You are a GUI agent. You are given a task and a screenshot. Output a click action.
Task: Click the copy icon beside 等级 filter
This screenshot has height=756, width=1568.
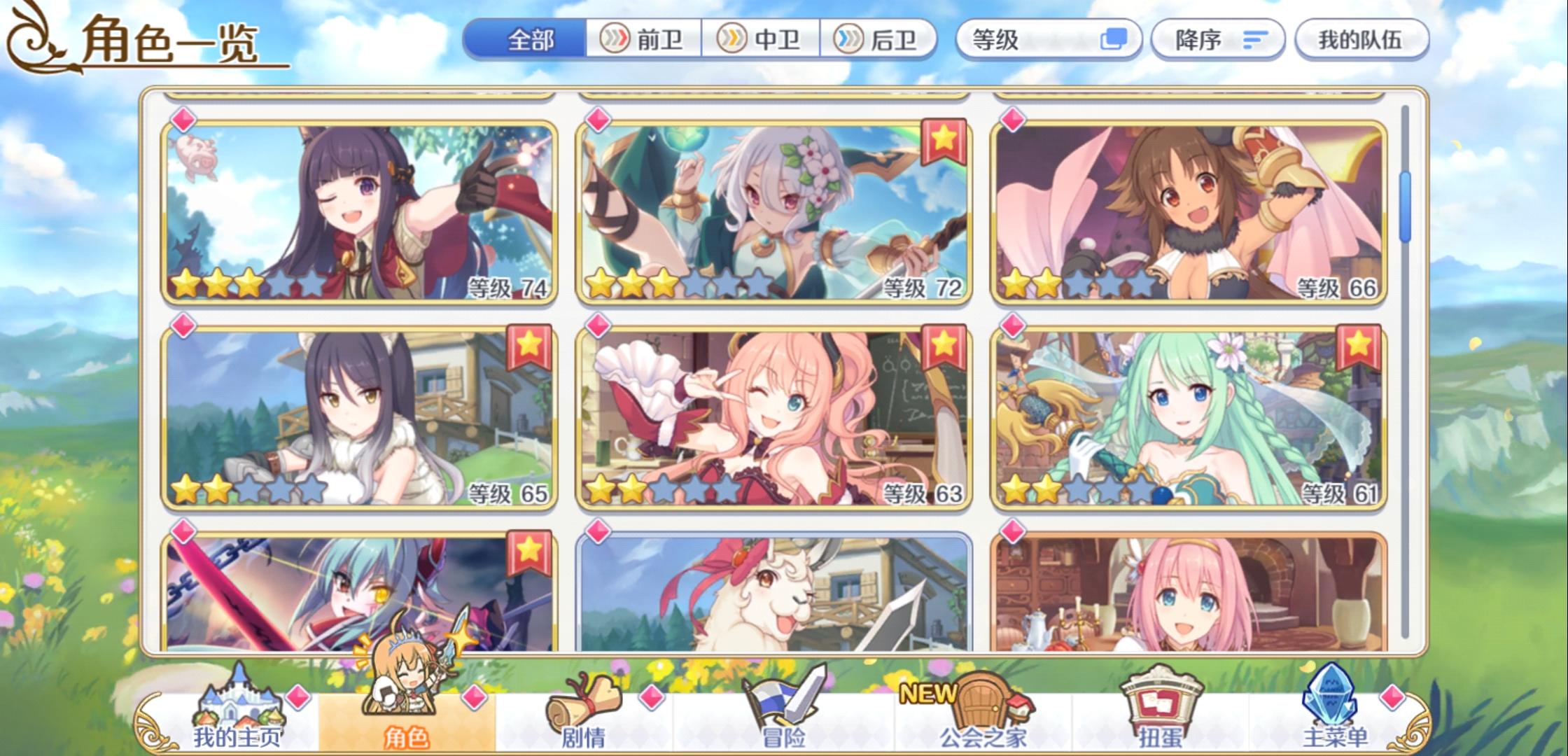point(1115,40)
